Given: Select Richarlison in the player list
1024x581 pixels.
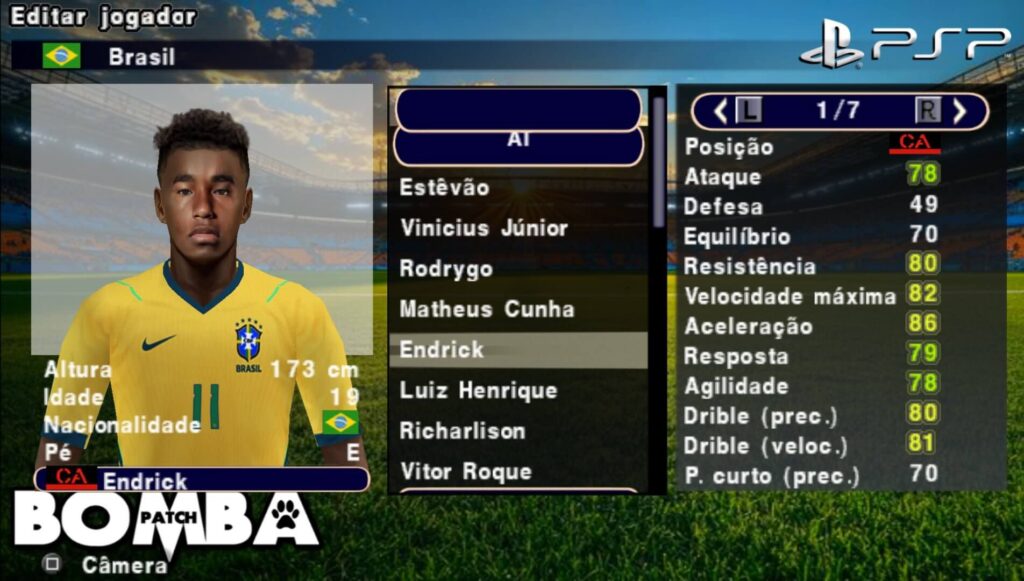Looking at the screenshot, I should point(462,431).
